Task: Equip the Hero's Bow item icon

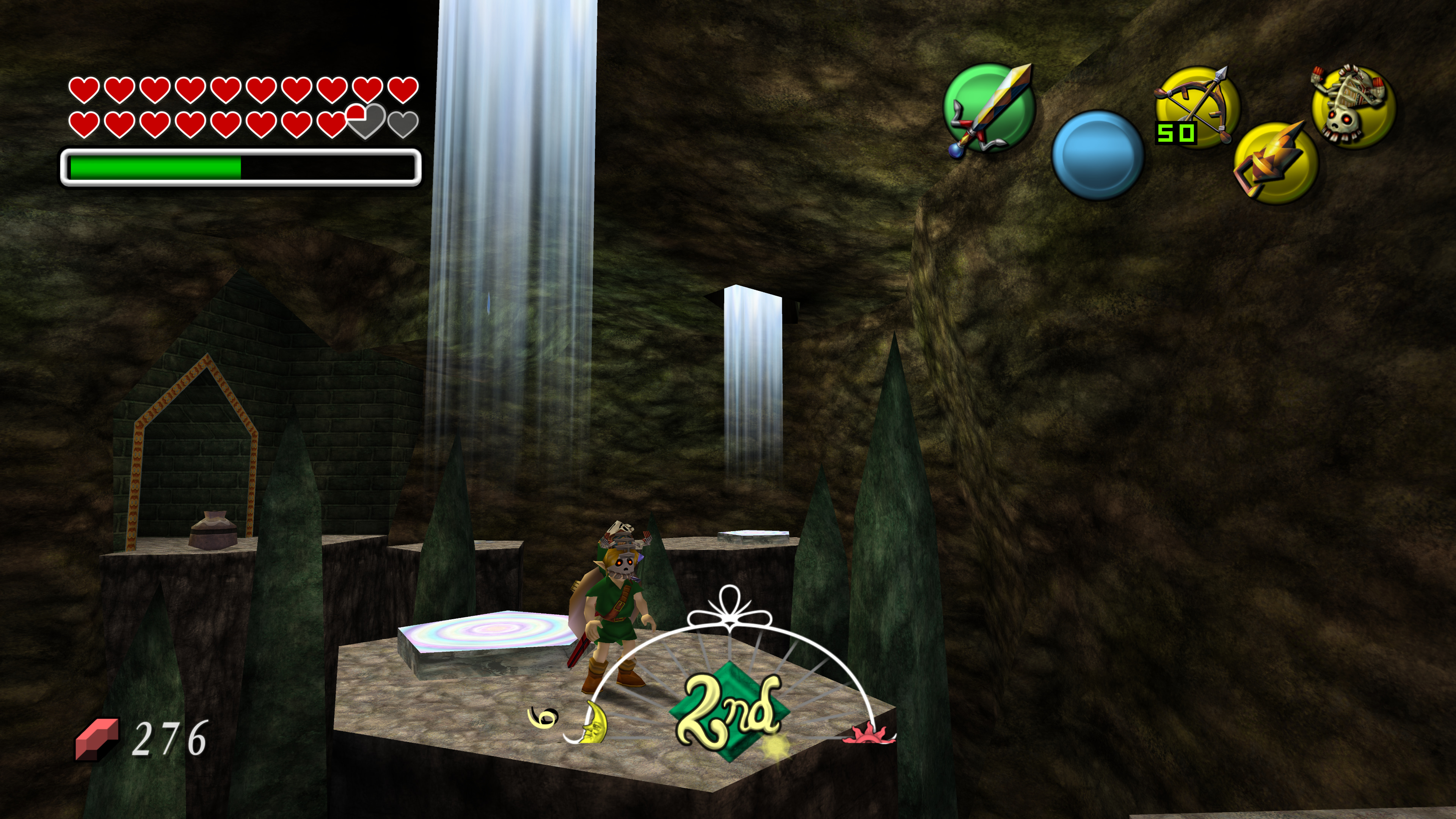Action: [x=1197, y=106]
